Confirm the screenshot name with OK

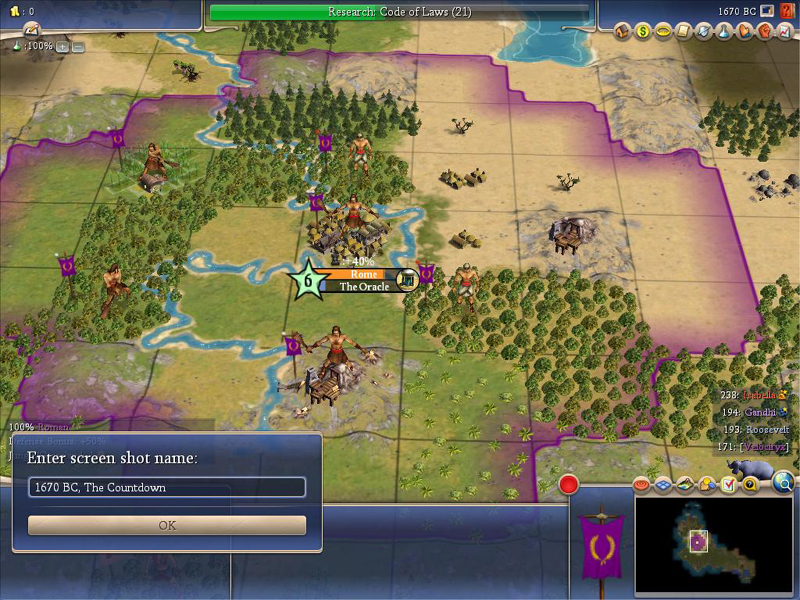point(167,525)
